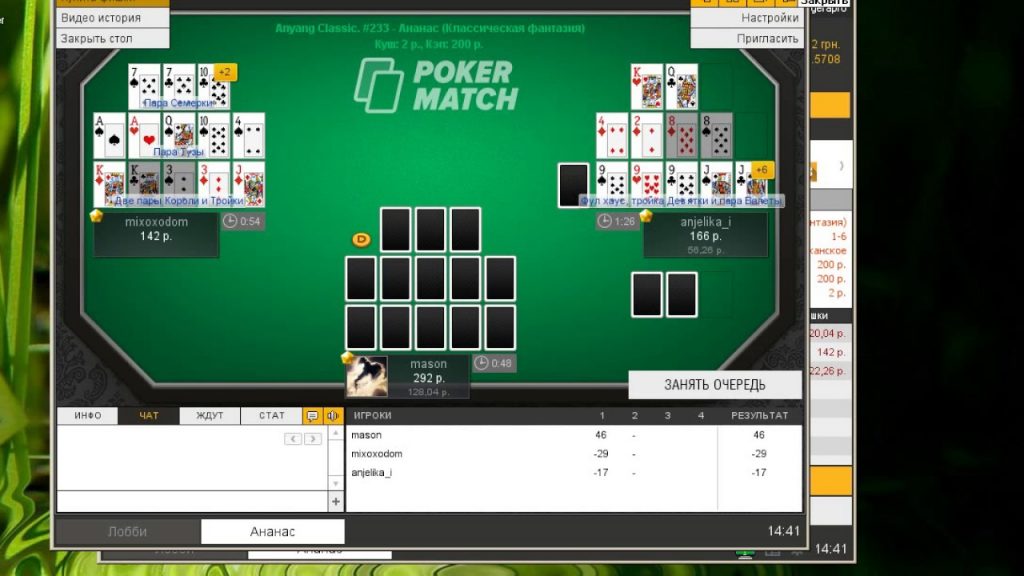
Task: Open the Видео история menu entry
Action: [101, 18]
